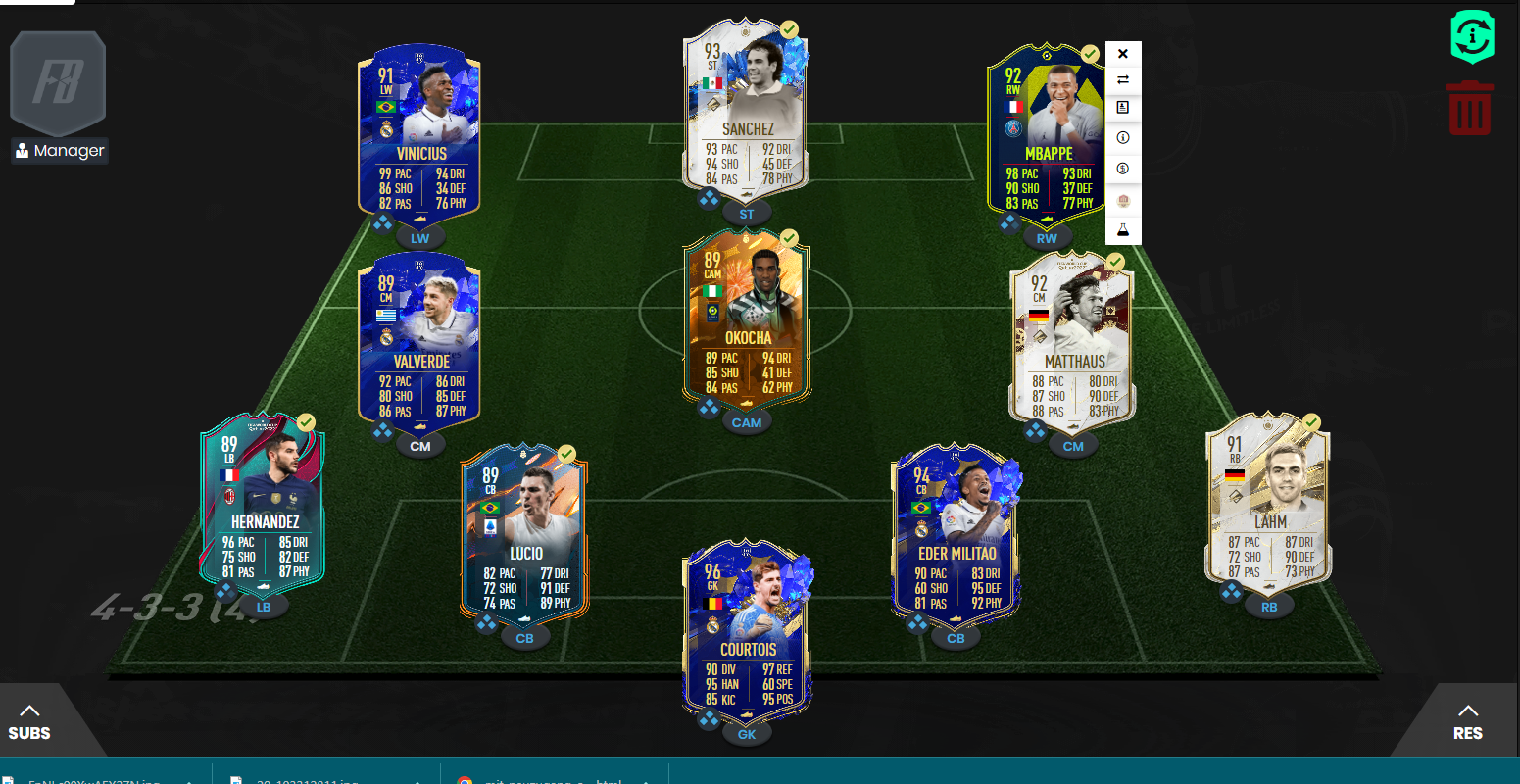Image resolution: width=1520 pixels, height=784 pixels.
Task: Pick the Lucio centre back card
Action: tap(524, 534)
